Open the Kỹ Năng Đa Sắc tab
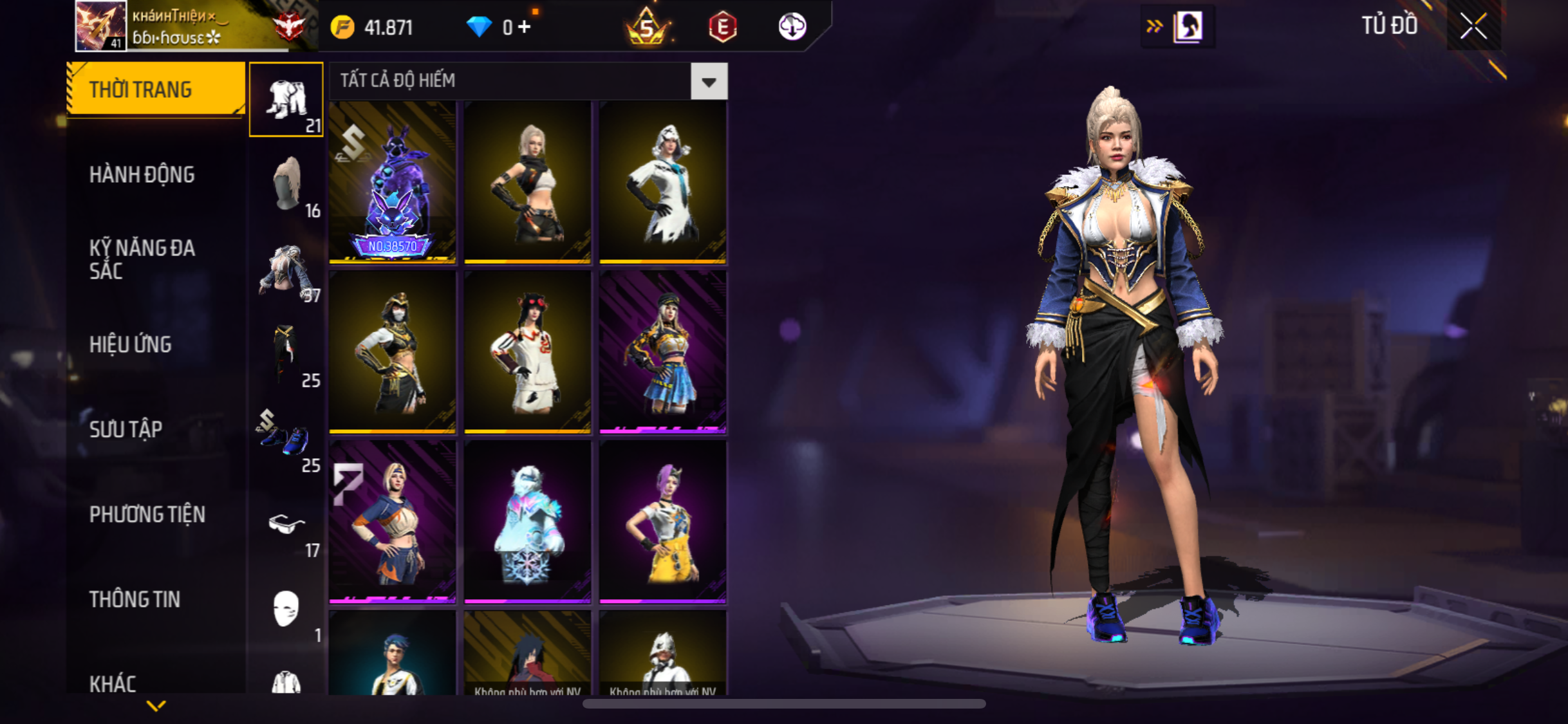The width and height of the screenshot is (1568, 724). coord(142,259)
